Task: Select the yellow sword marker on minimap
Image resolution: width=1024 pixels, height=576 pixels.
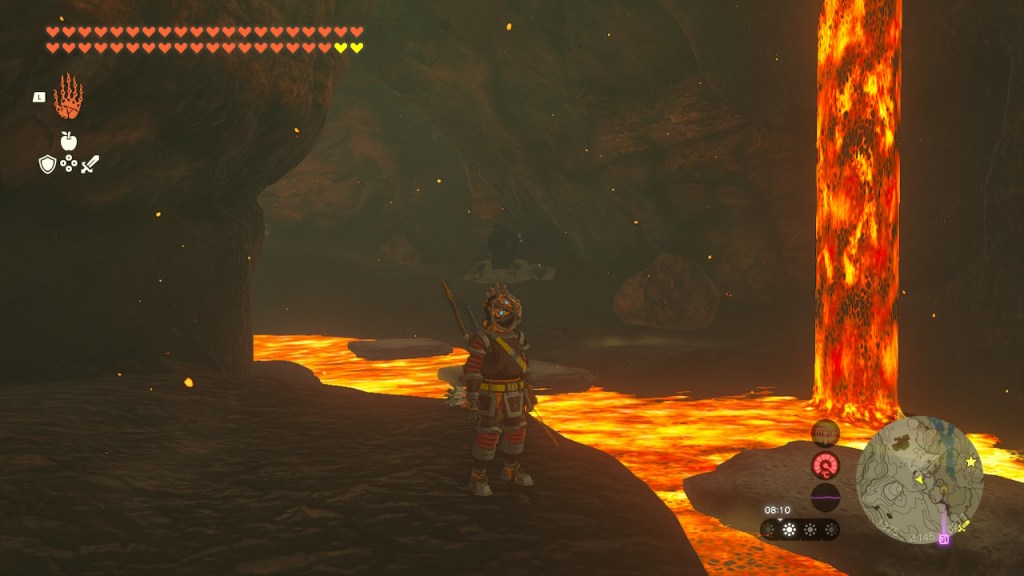Action: [x=963, y=525]
